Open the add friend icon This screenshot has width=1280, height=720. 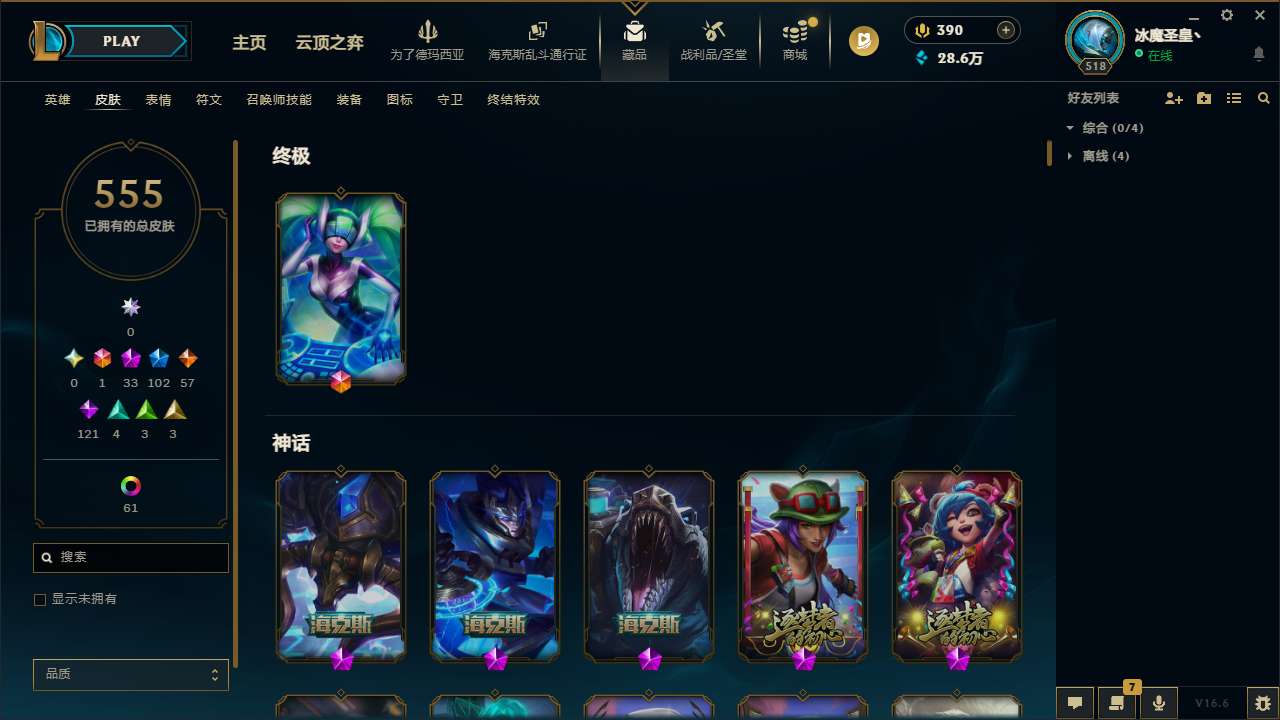[x=1174, y=98]
